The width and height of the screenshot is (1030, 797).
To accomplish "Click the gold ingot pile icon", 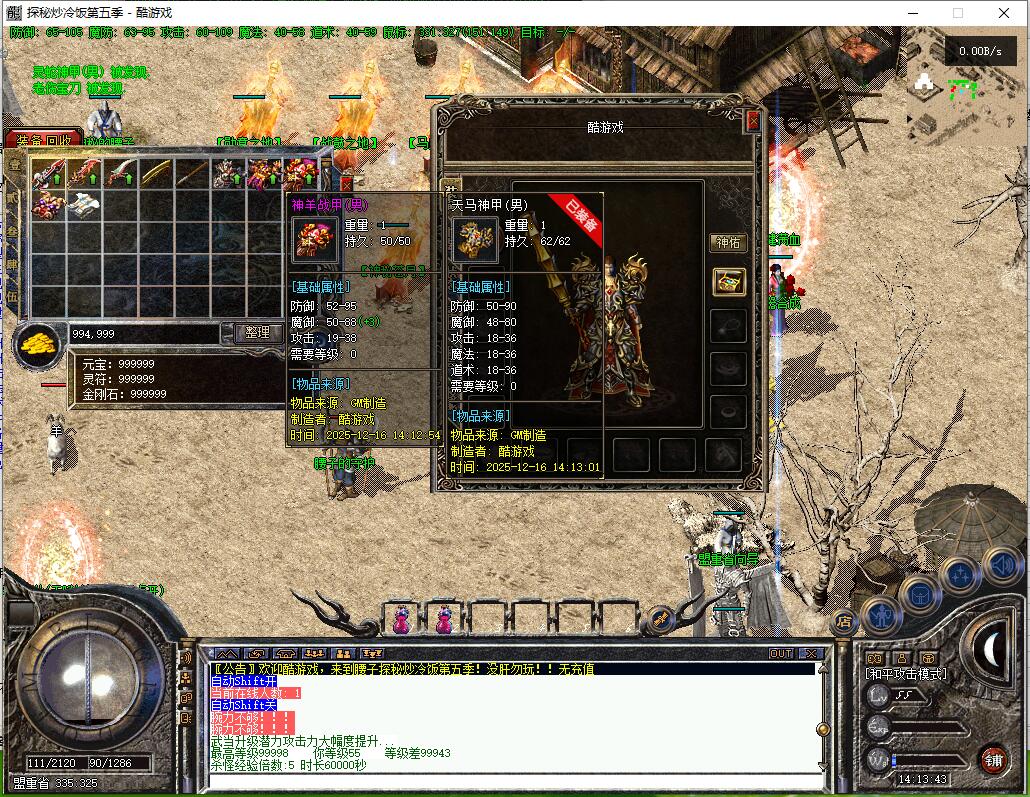I will (x=38, y=342).
